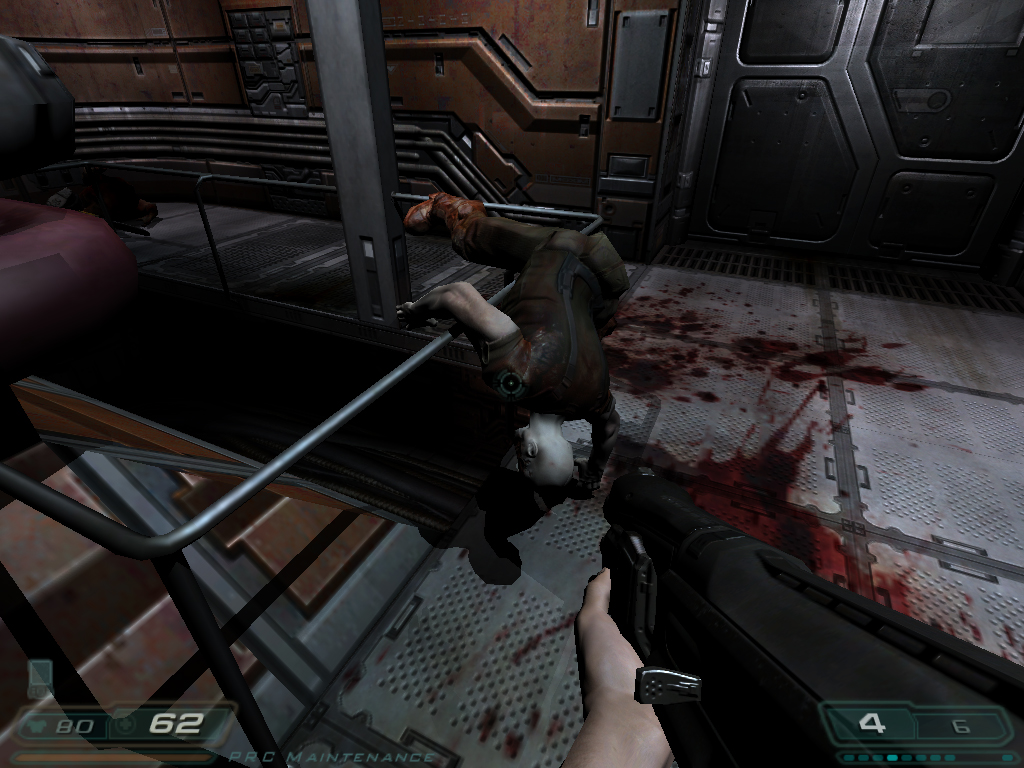Open the PDA device icon
1024x768 pixels.
[x=40, y=677]
